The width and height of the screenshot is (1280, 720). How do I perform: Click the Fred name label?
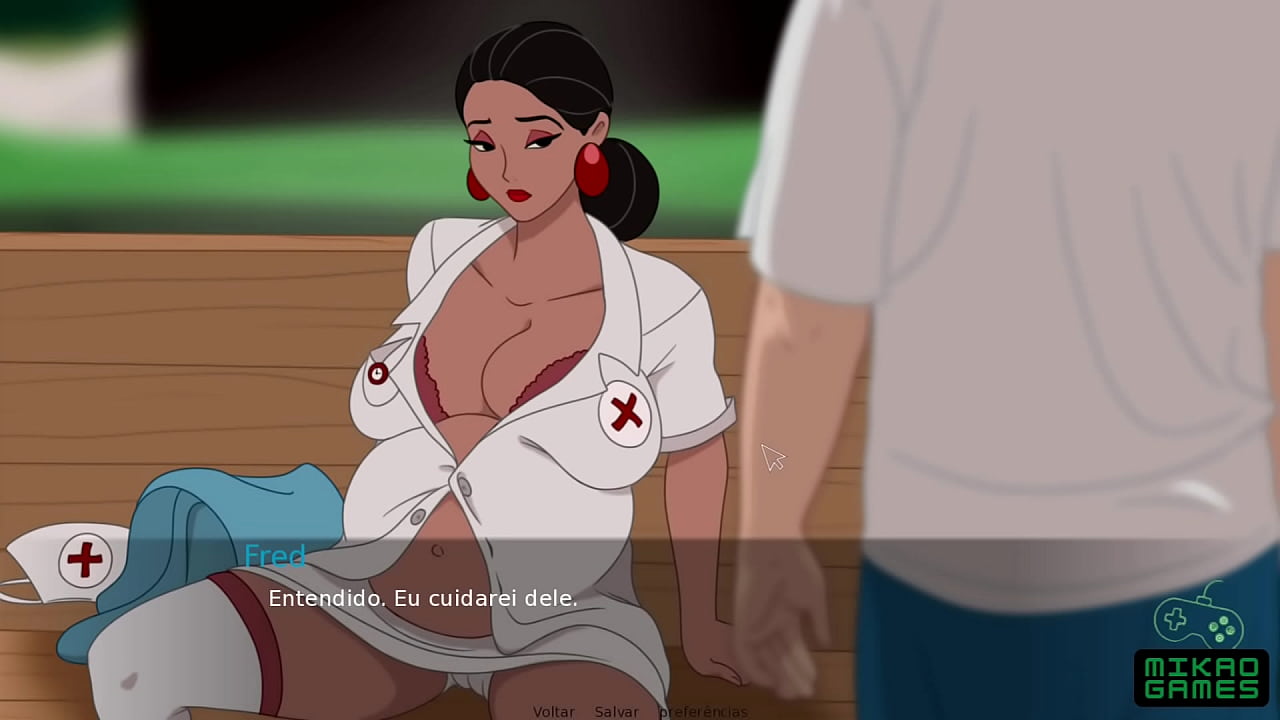point(276,556)
